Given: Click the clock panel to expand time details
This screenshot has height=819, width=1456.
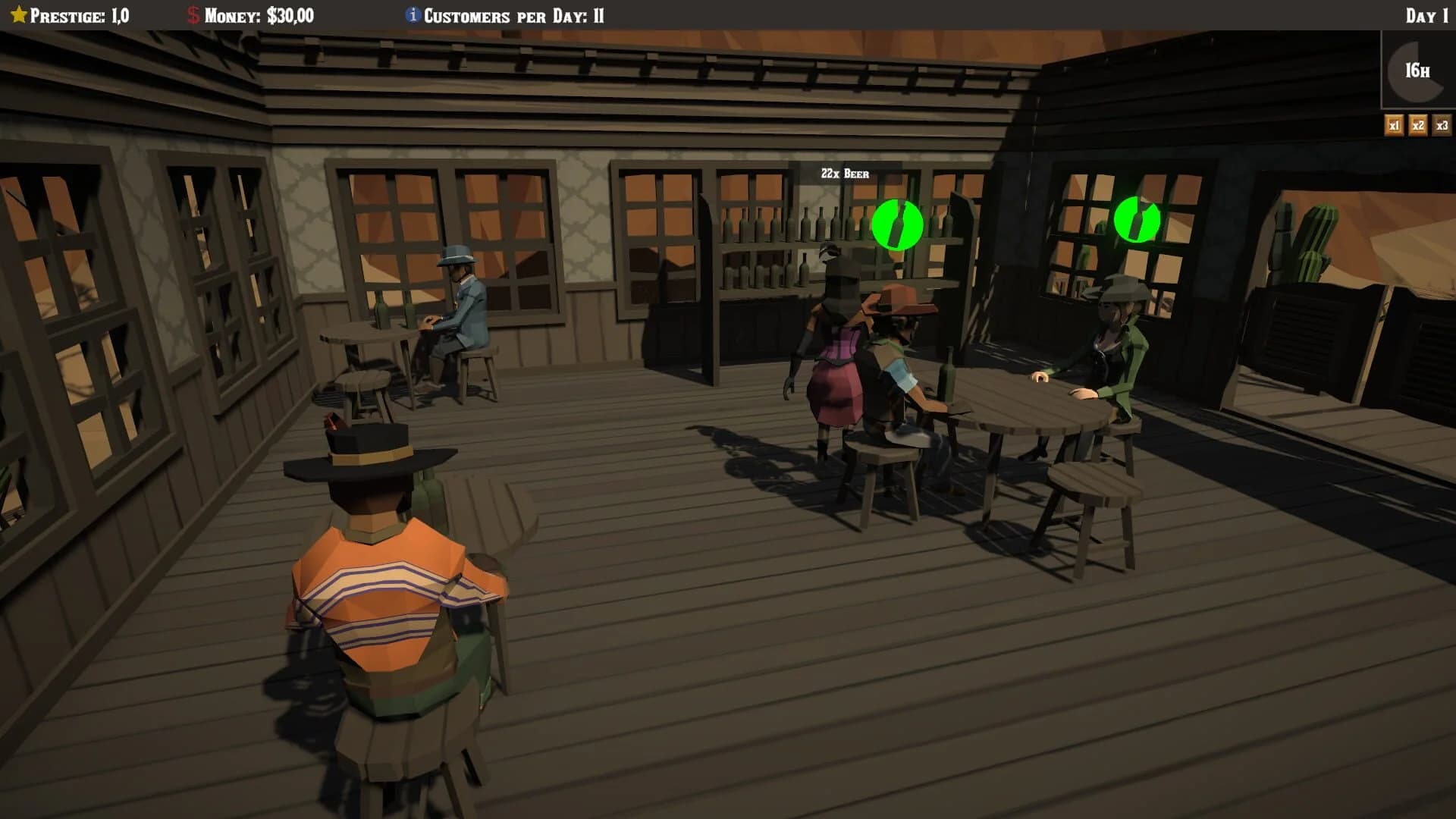Looking at the screenshot, I should [1415, 70].
